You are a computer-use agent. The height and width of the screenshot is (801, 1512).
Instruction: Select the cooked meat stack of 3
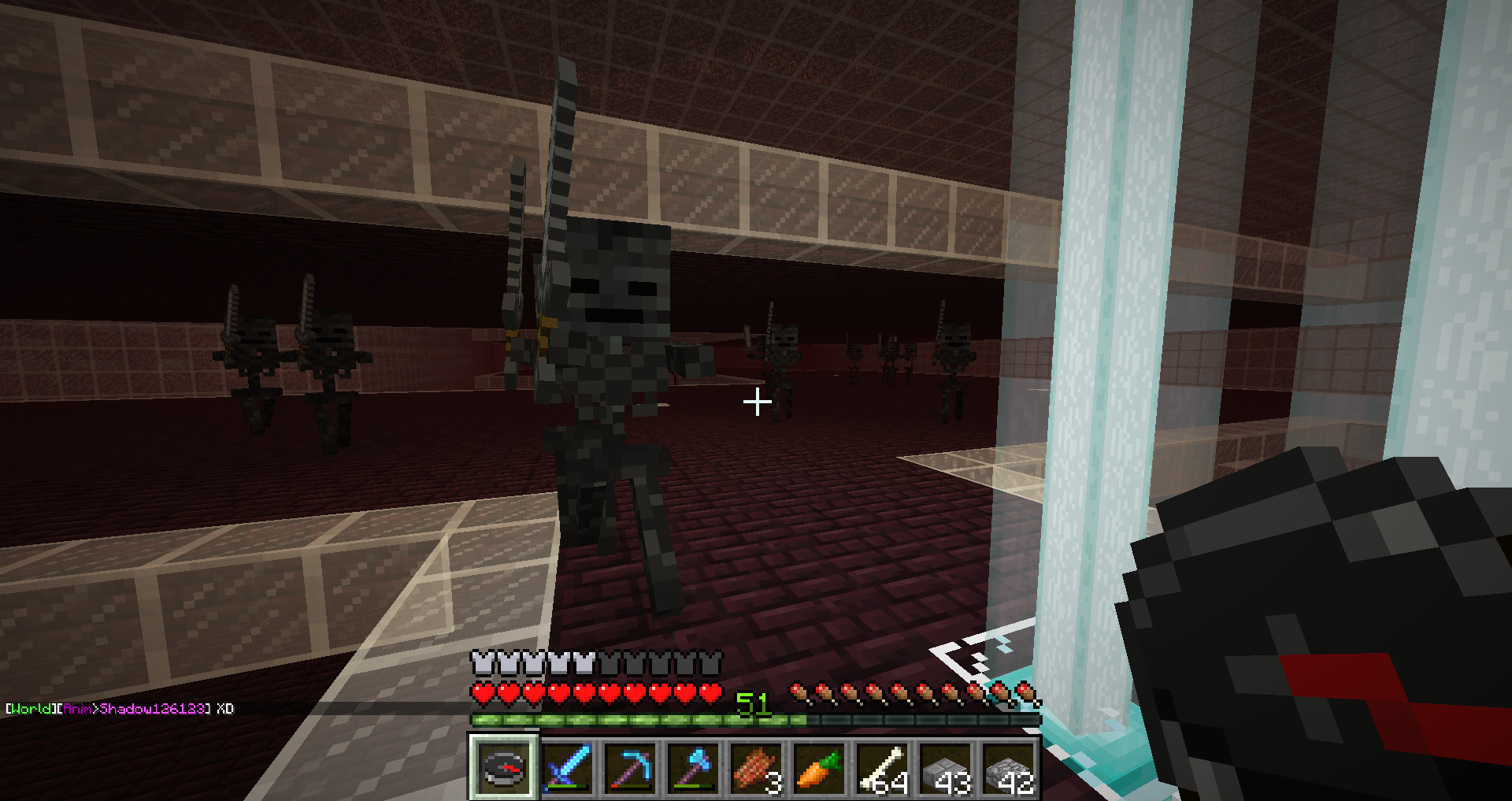(756, 766)
